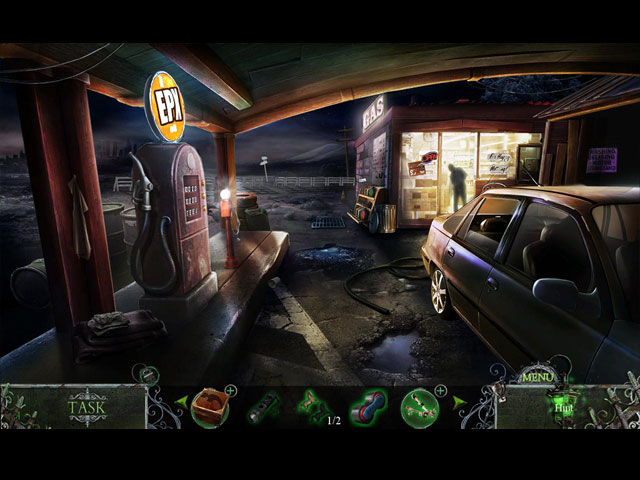Pick the dark flashlight item from inventory
640x480 pixels.
point(263,408)
